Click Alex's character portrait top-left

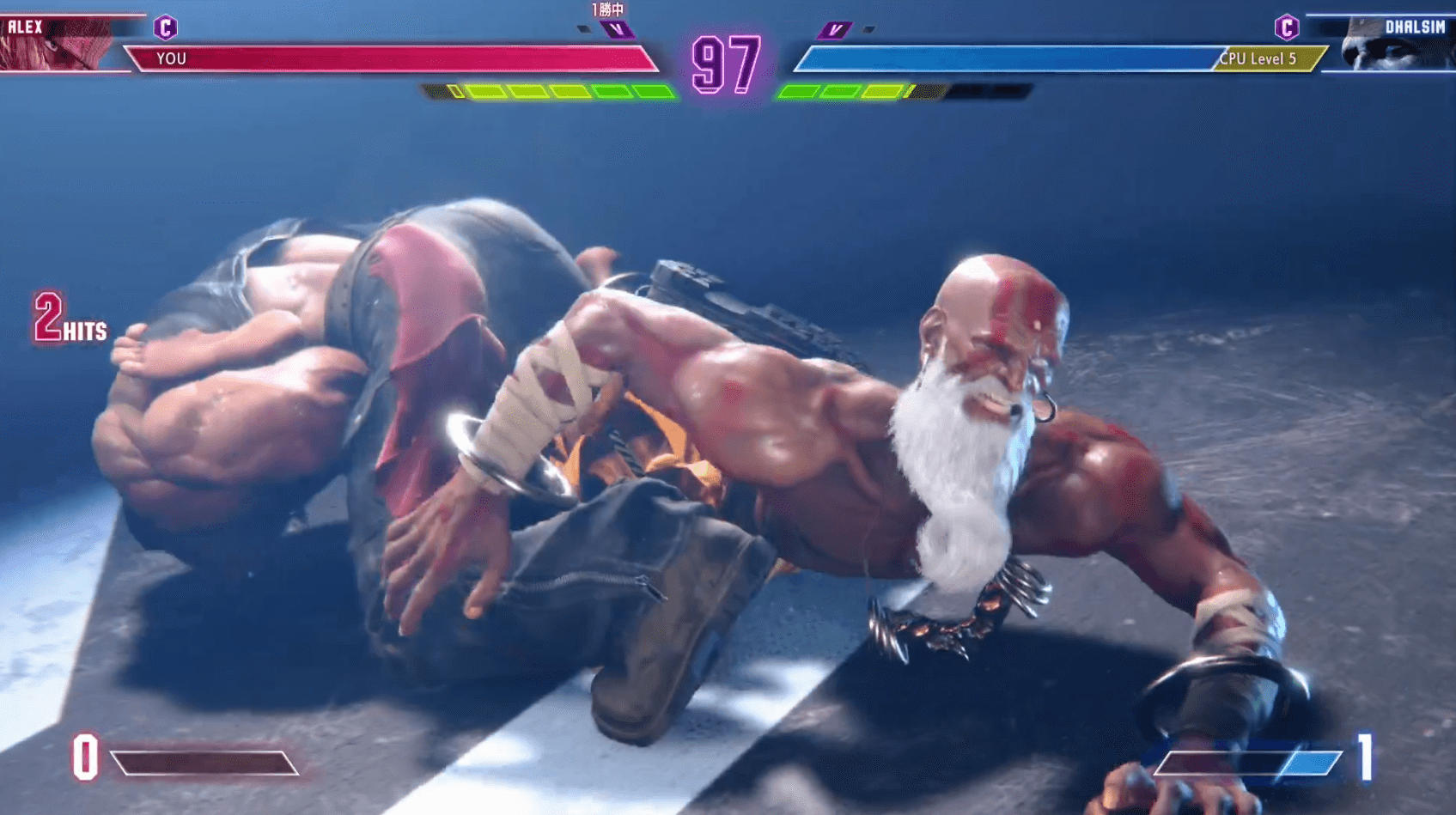click(56, 43)
